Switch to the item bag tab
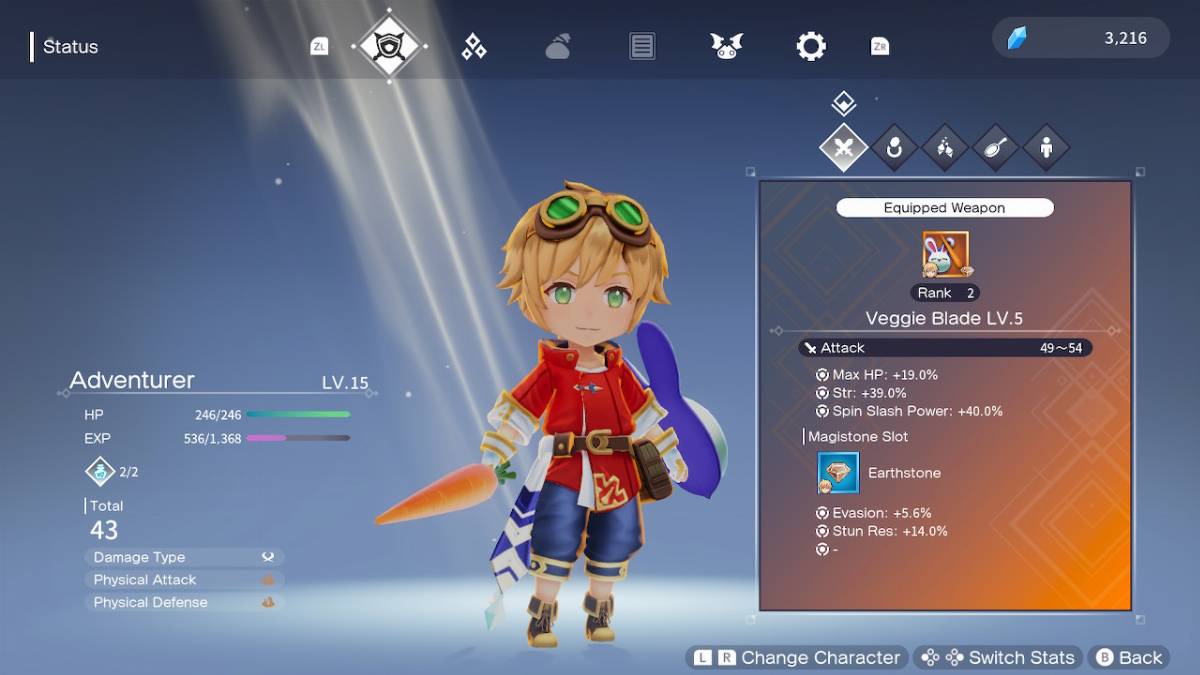This screenshot has height=675, width=1200. point(558,46)
